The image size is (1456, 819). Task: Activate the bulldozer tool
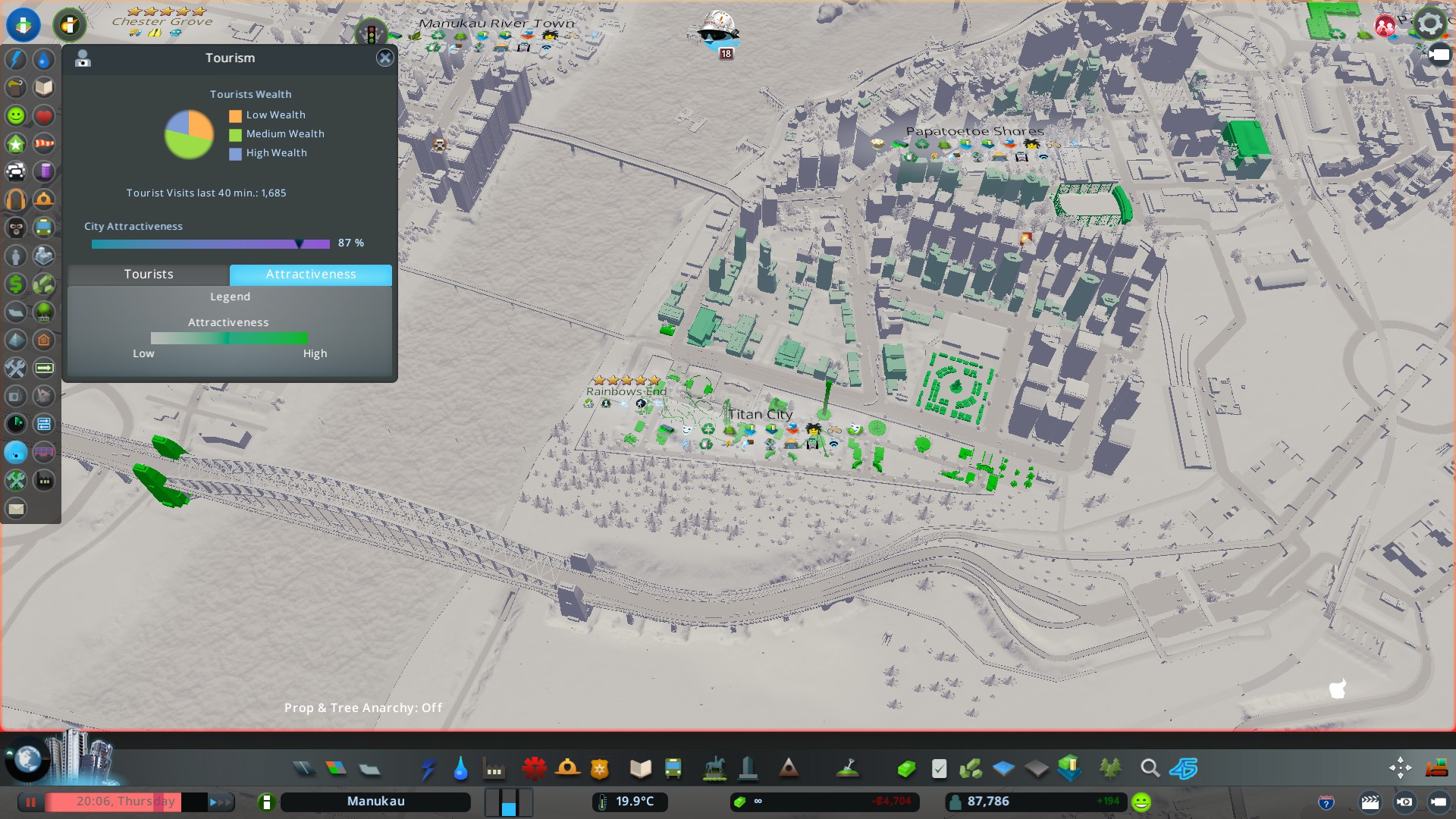[1436, 768]
